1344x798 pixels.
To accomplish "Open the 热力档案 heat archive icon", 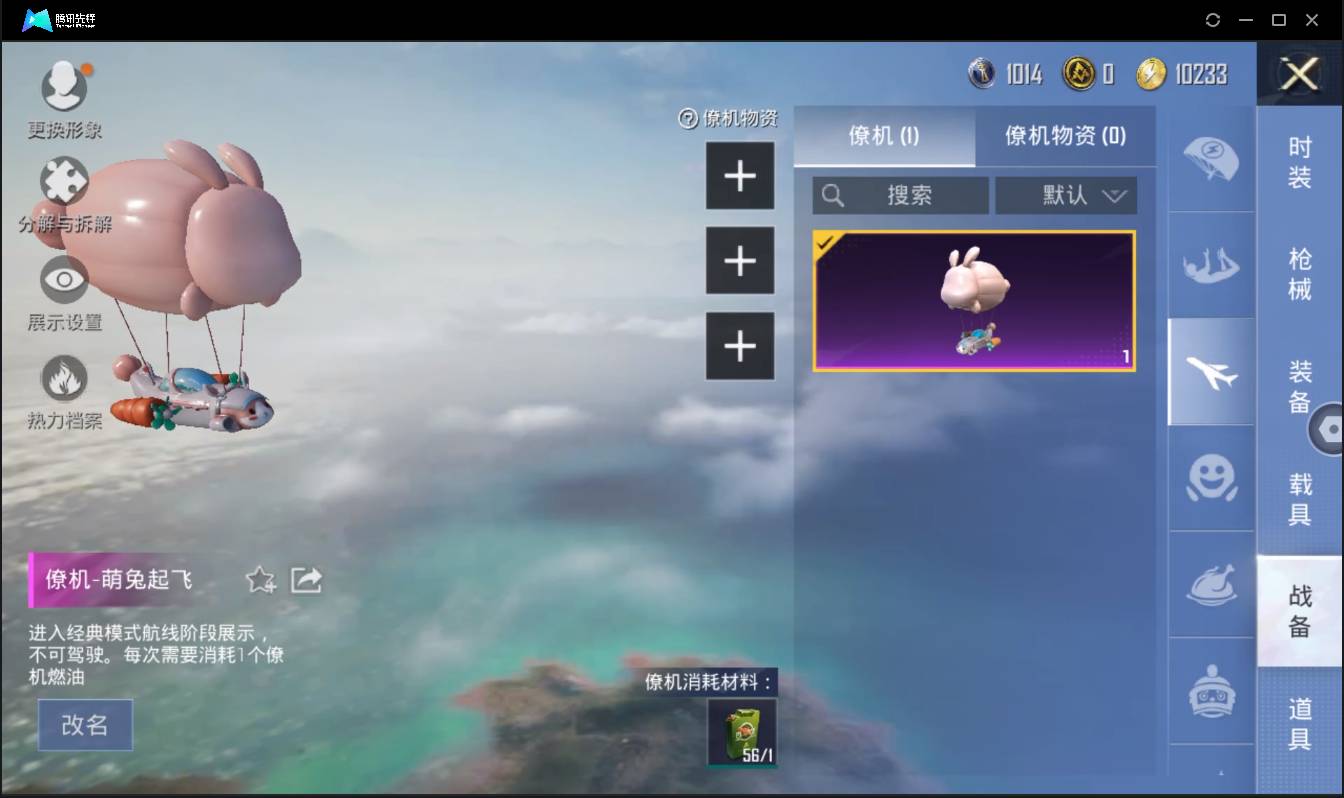I will [x=64, y=378].
